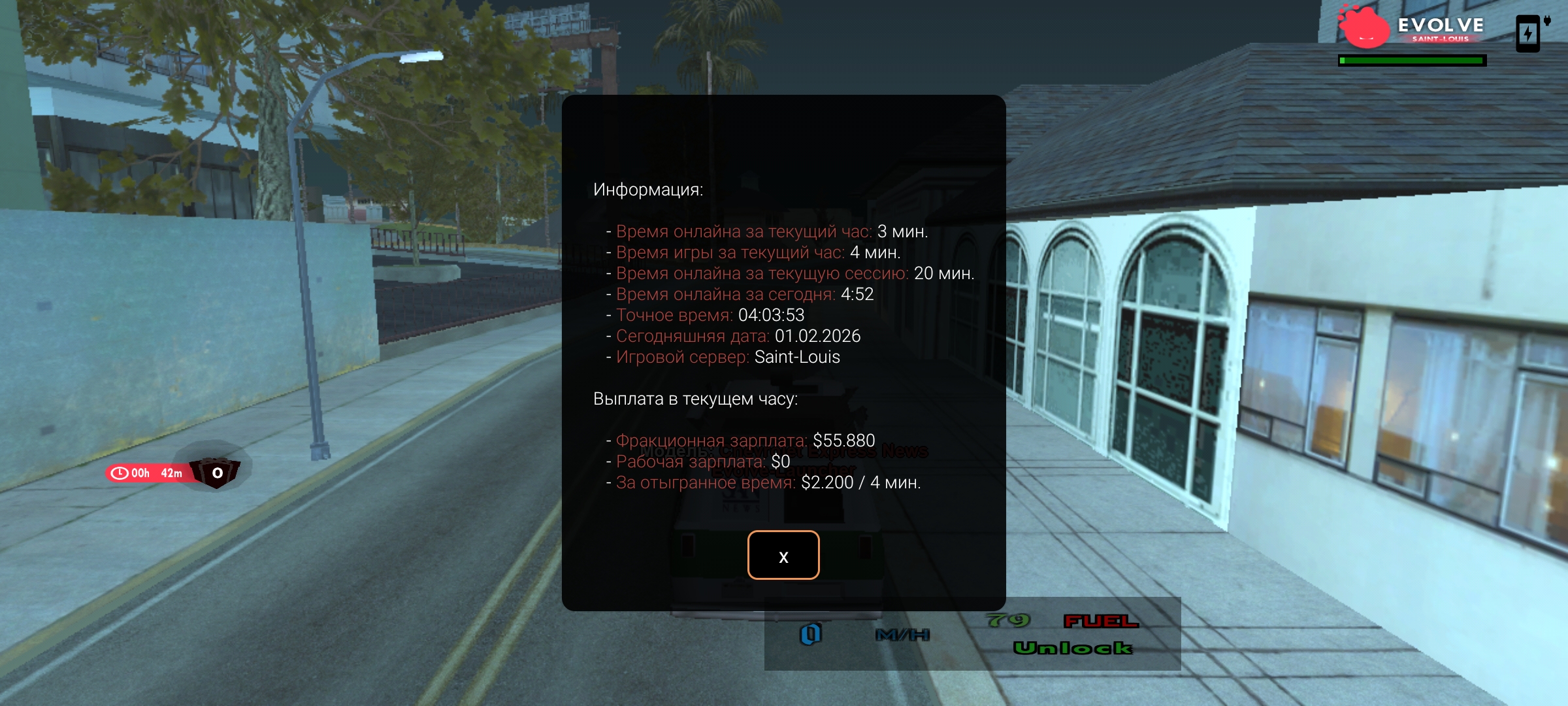Tap the Evolve Saint-Louis logo

click(1411, 29)
